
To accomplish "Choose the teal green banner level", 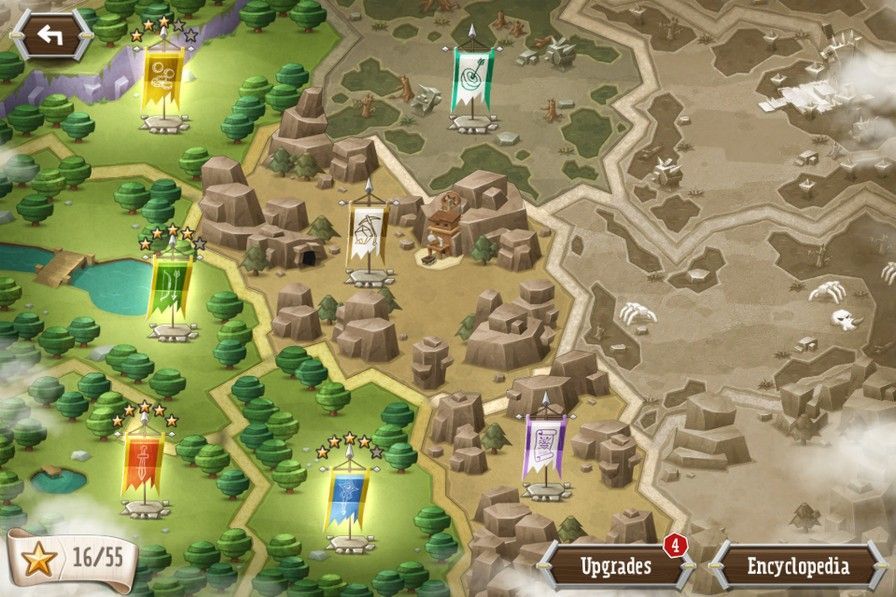I will [471, 81].
